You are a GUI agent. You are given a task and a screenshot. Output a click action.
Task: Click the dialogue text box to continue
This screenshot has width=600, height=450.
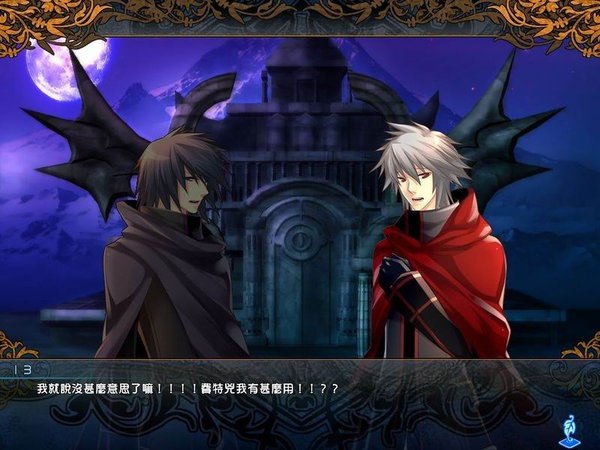click(290, 400)
